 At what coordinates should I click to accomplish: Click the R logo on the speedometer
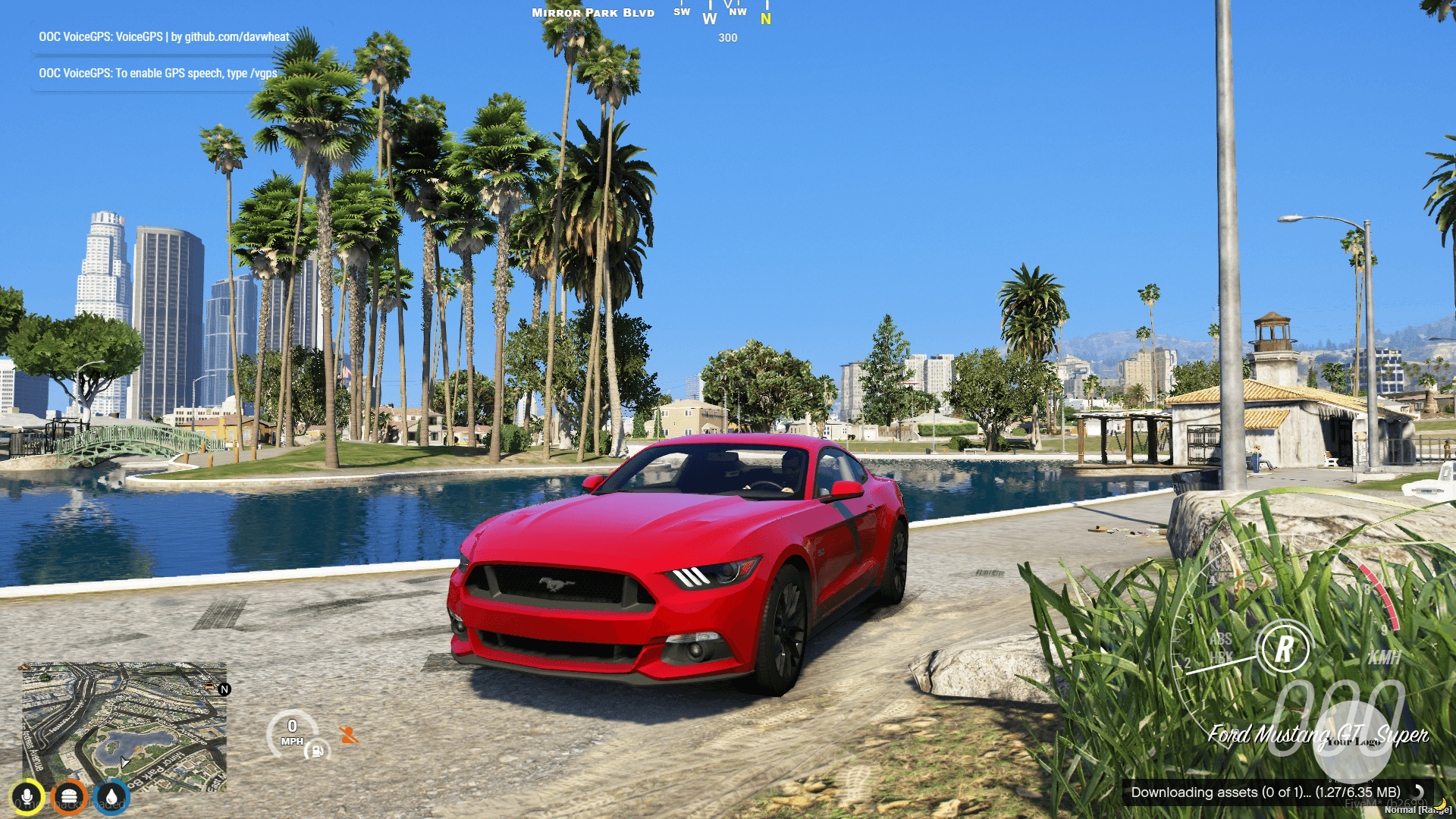(x=1287, y=649)
